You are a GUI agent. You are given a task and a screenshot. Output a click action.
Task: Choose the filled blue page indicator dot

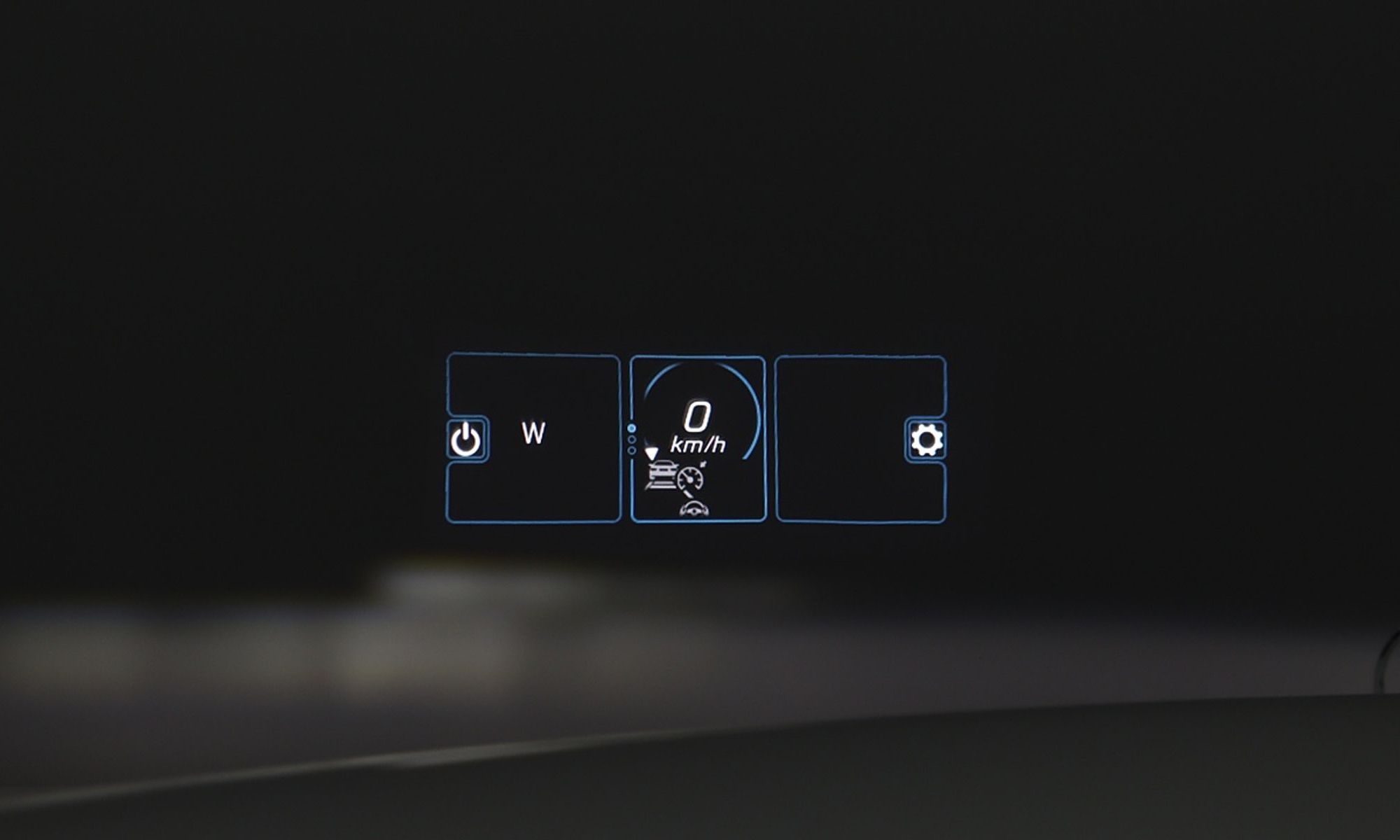coord(631,428)
